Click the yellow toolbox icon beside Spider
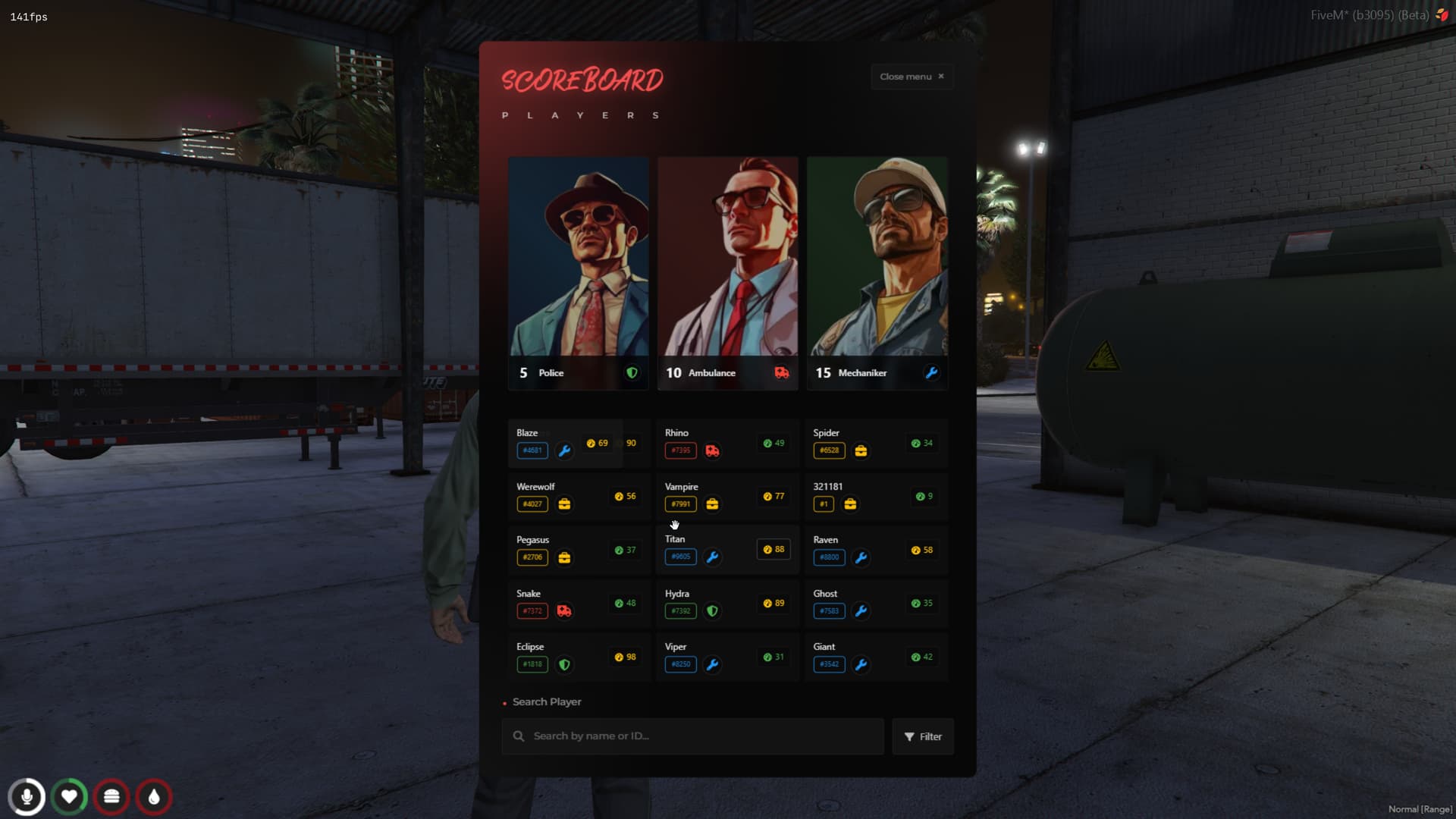This screenshot has height=819, width=1456. [861, 450]
